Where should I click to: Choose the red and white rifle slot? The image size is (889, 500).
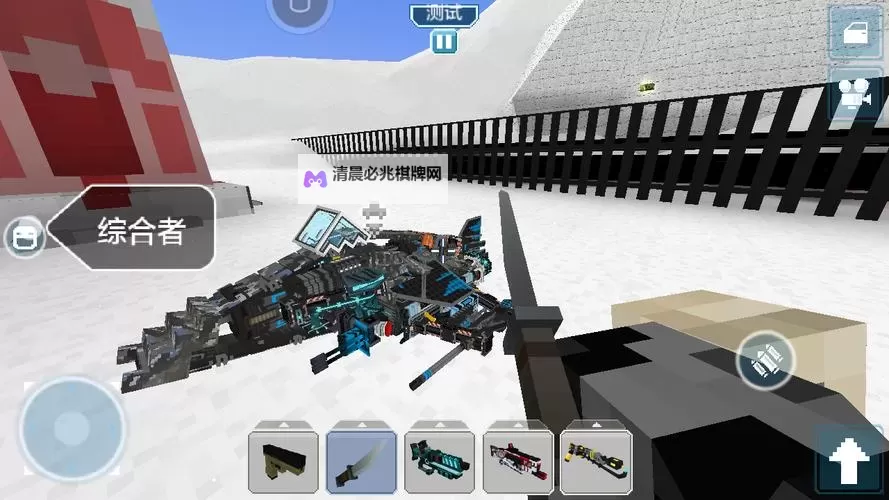518,463
